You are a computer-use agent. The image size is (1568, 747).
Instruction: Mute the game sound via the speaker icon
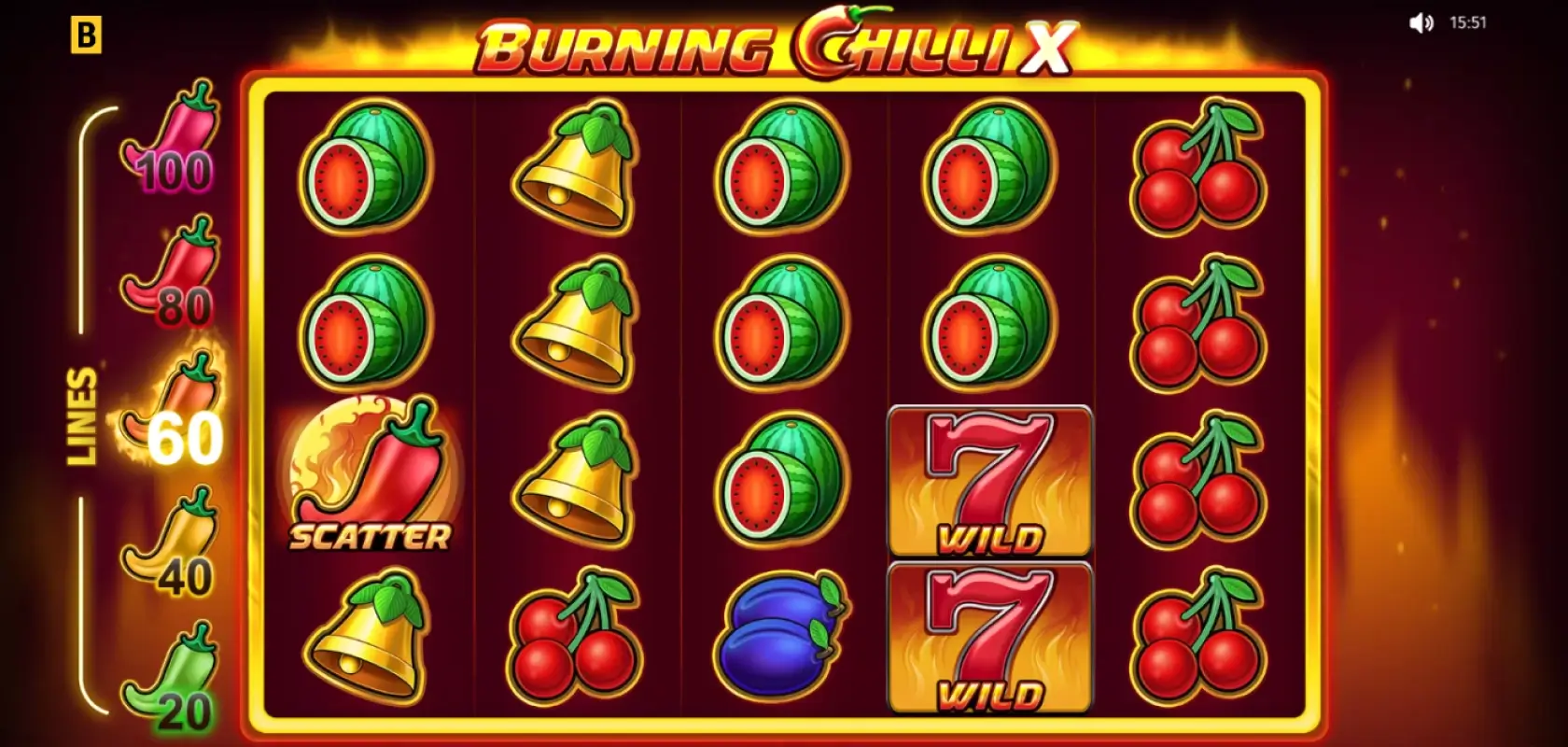click(x=1421, y=23)
